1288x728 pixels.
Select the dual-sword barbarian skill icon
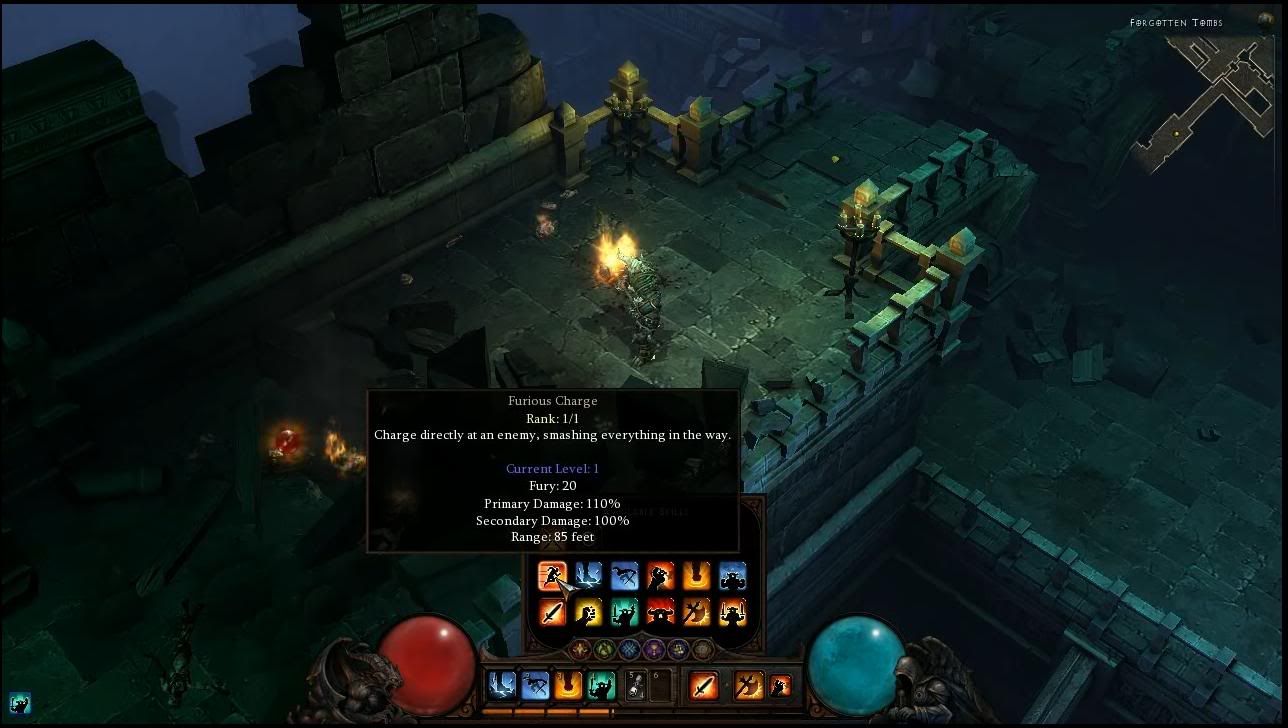pos(733,613)
